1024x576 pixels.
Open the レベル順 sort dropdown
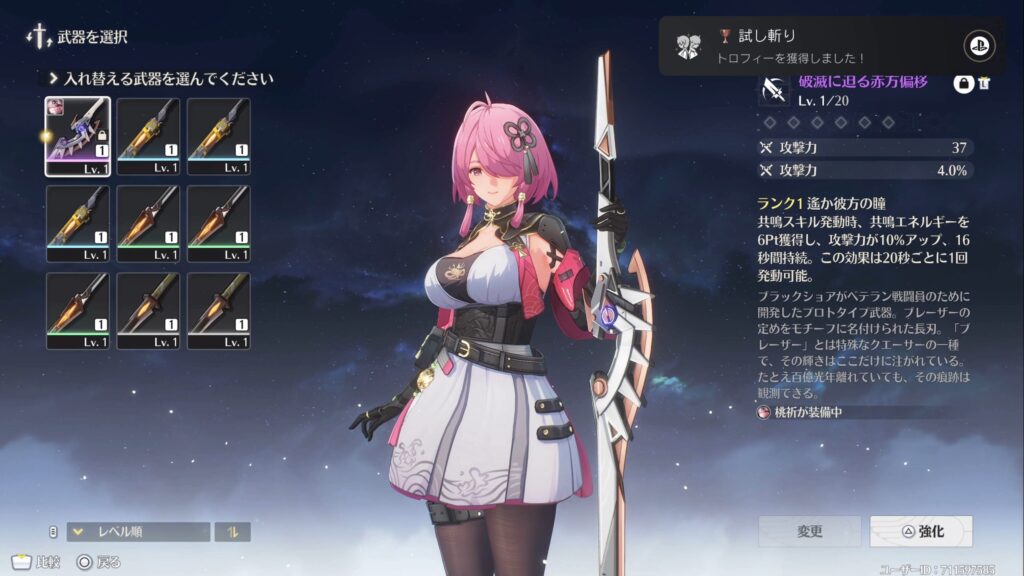(138, 532)
